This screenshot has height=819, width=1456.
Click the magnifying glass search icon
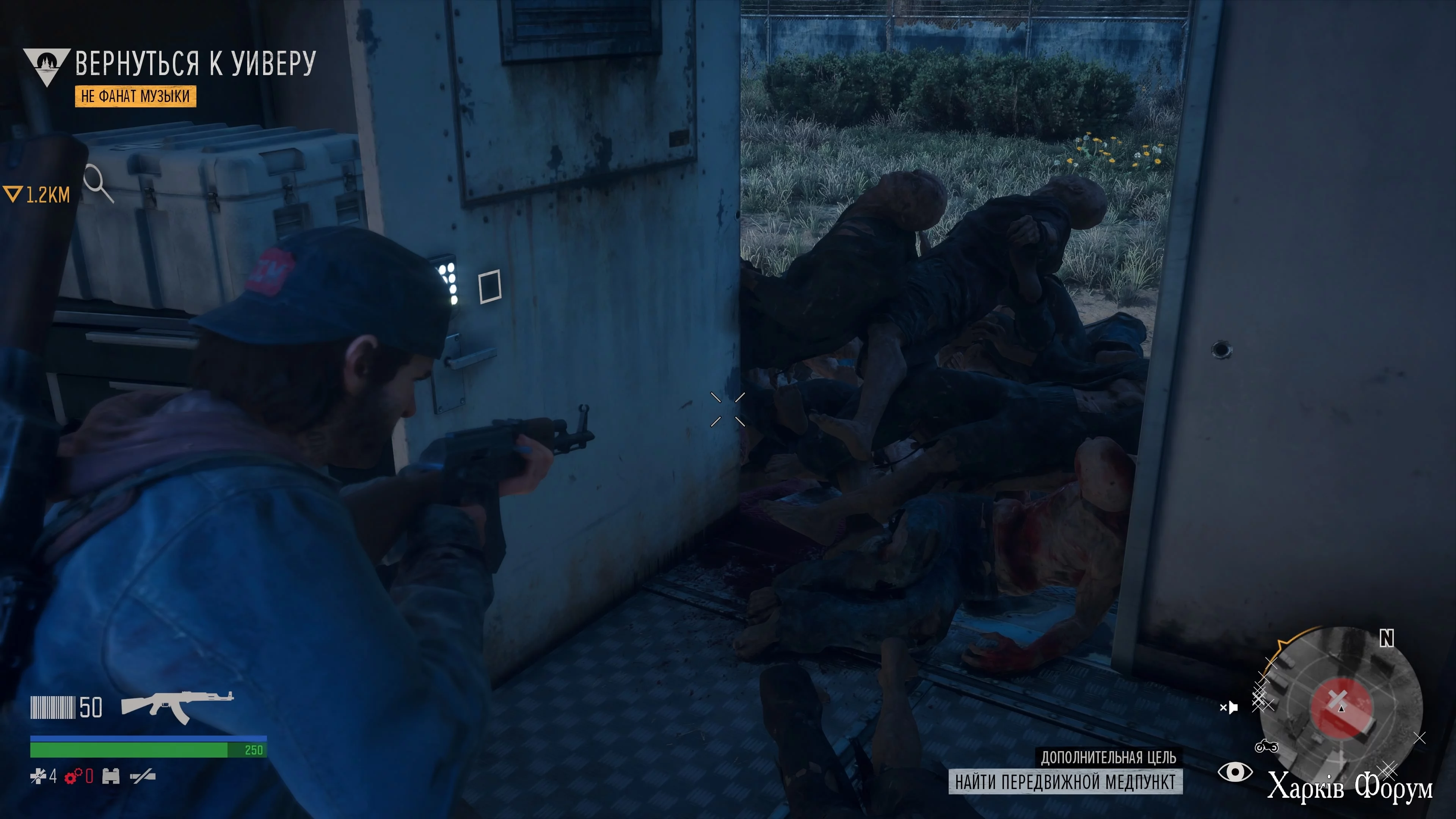(98, 182)
